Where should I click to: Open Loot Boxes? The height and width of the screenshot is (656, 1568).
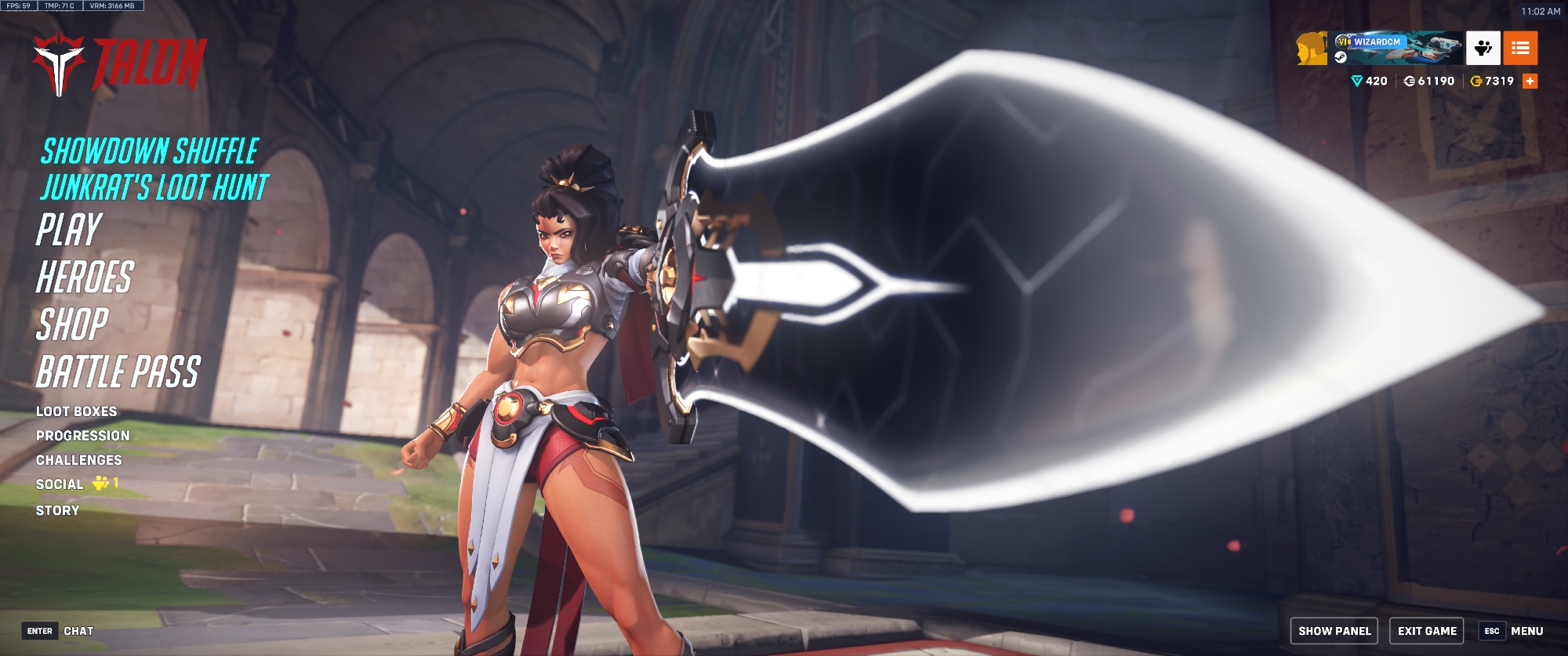tap(76, 411)
